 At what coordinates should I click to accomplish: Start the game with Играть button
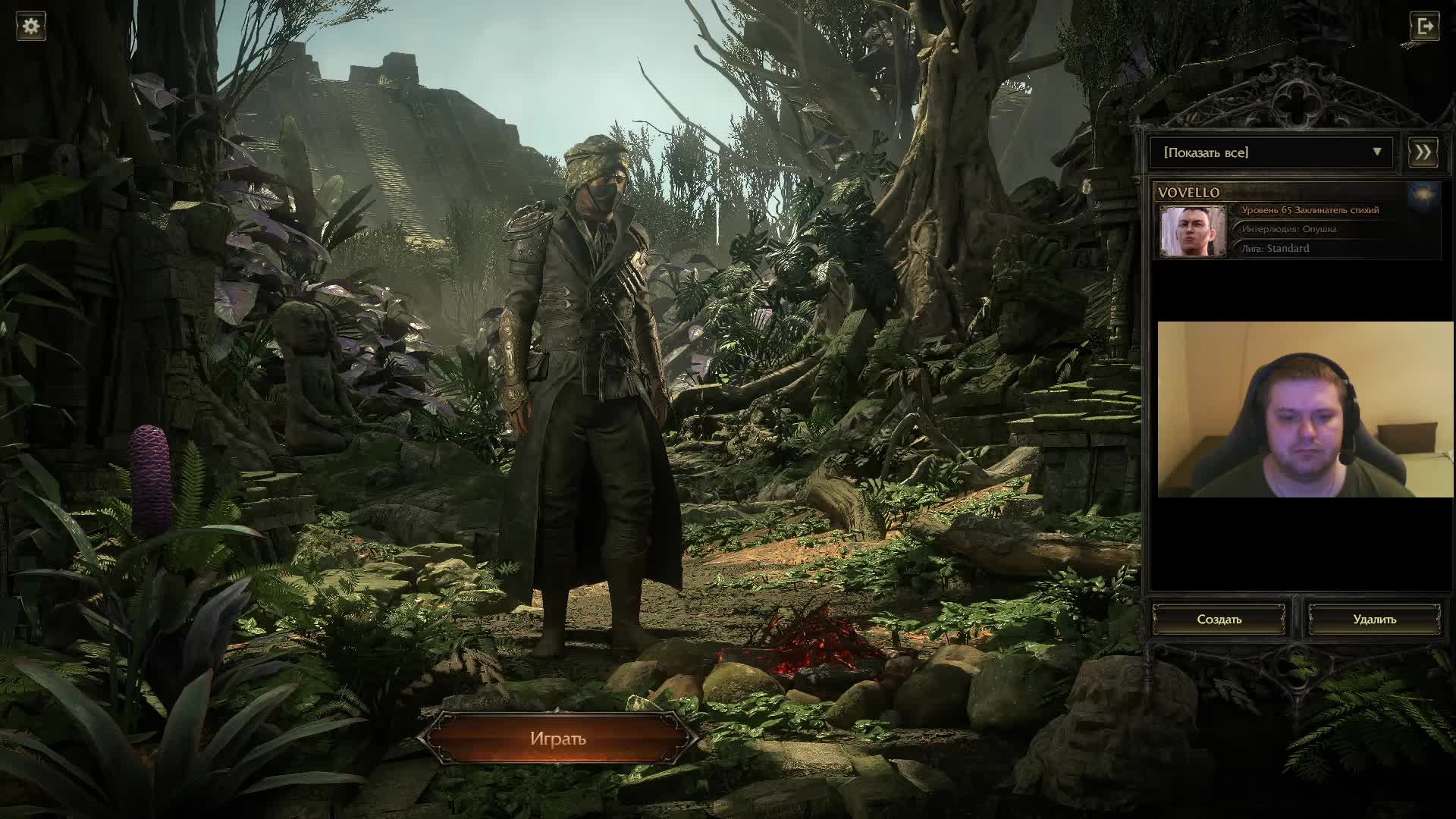[x=558, y=739]
